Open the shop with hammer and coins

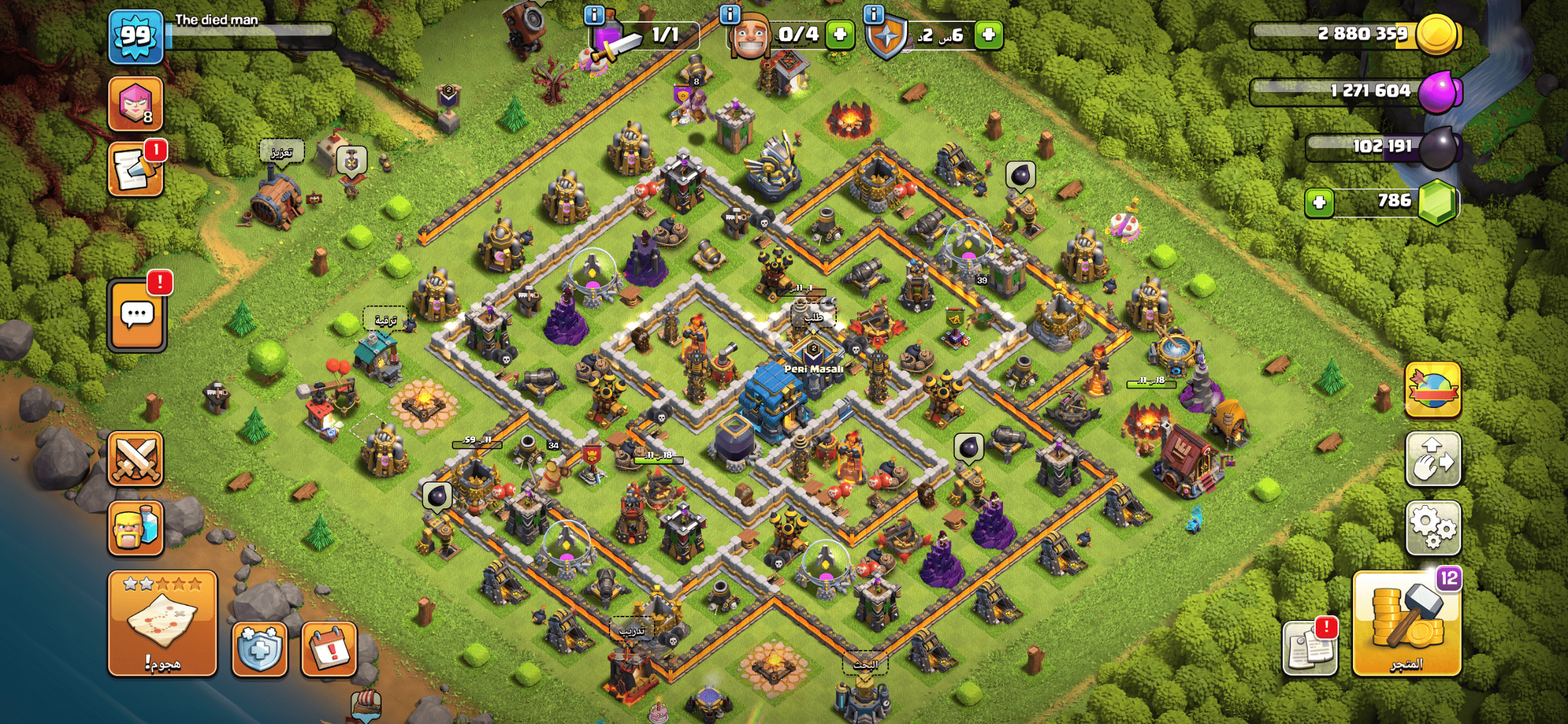coord(1406,623)
